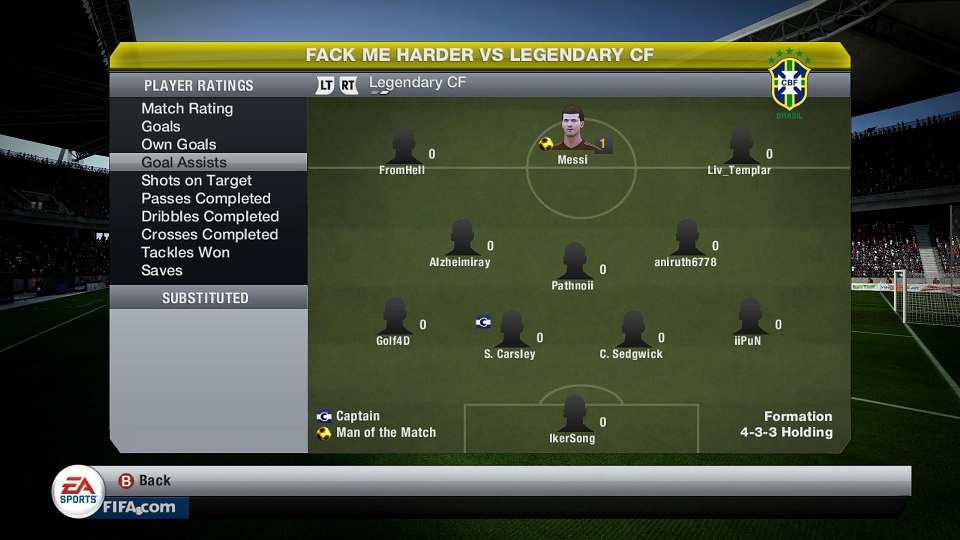This screenshot has height=540, width=960.
Task: Select Match Rating in player ratings list
Action: 187,108
